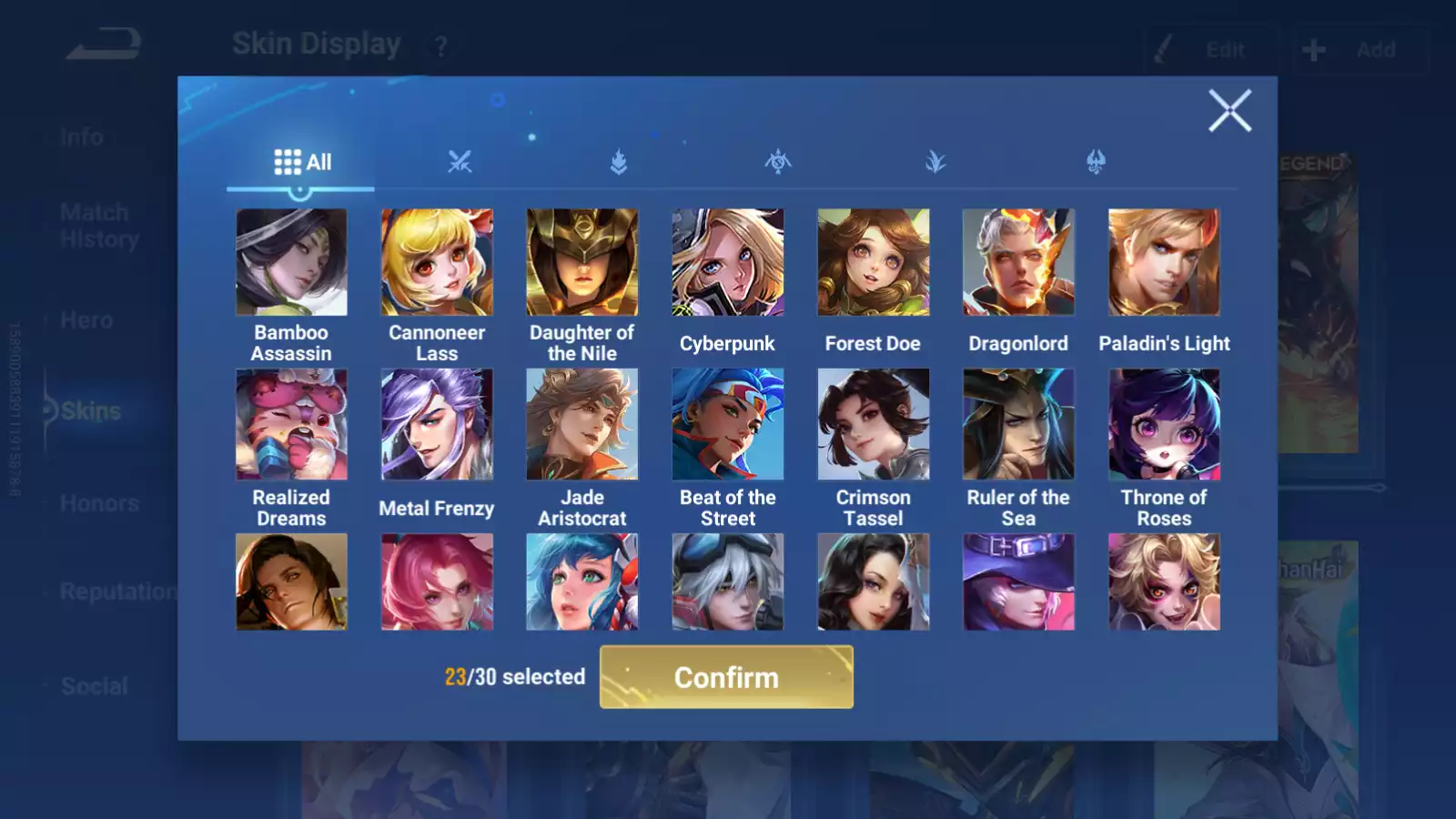Choose the Cannoneer Lass skin
The image size is (1456, 819).
(x=437, y=262)
